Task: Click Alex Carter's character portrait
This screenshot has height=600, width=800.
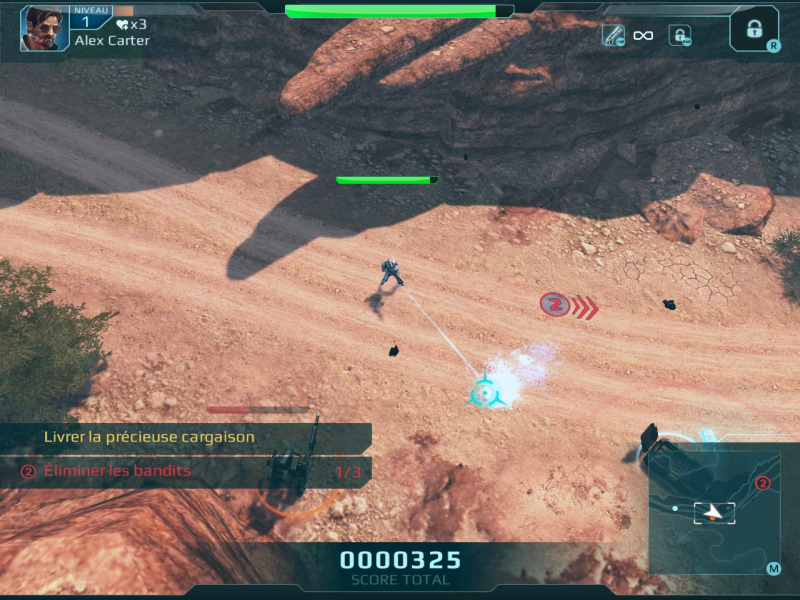Action: click(x=45, y=28)
